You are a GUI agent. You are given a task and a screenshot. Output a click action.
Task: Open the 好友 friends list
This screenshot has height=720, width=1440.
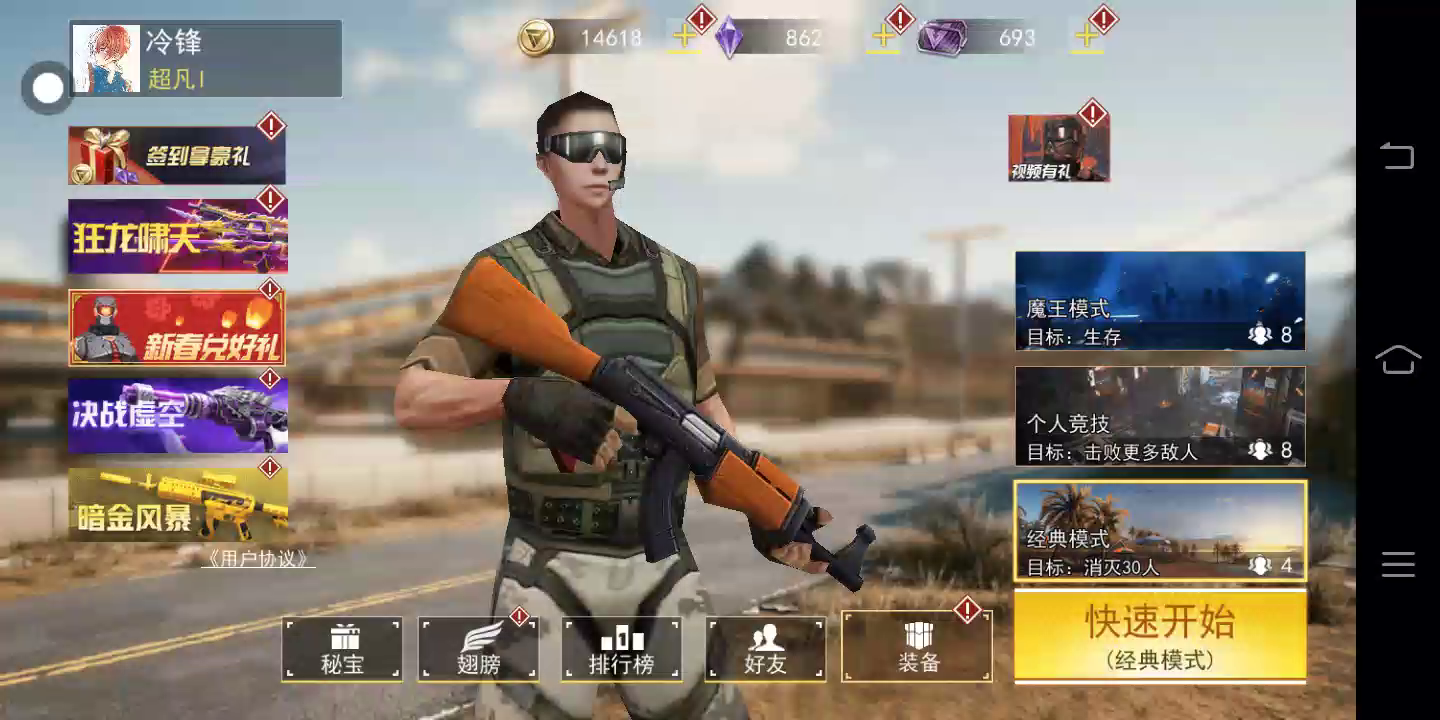765,649
